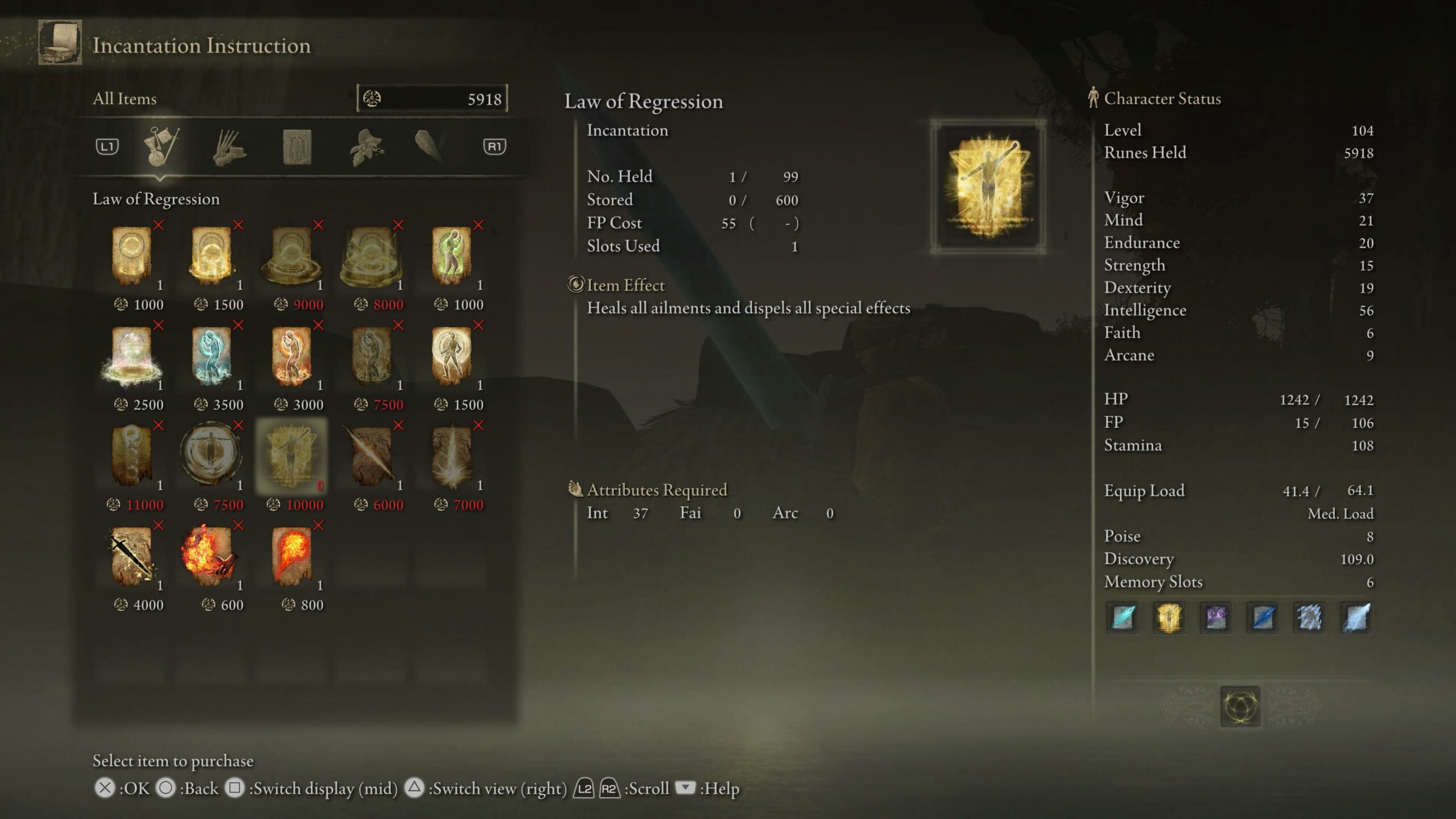Select the green healing figure scroll costing 1000
This screenshot has width=1456, height=819.
(452, 256)
